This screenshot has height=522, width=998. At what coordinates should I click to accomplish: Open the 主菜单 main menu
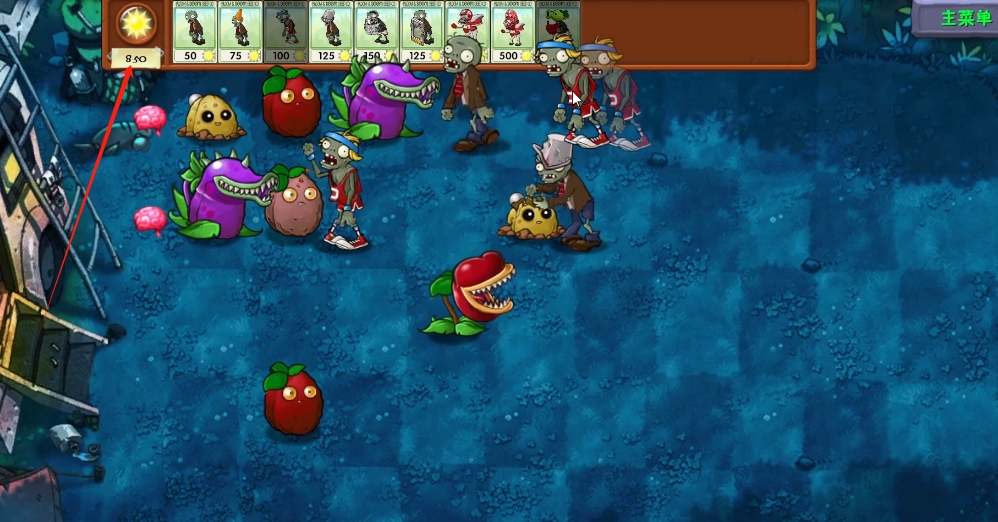coord(957,18)
